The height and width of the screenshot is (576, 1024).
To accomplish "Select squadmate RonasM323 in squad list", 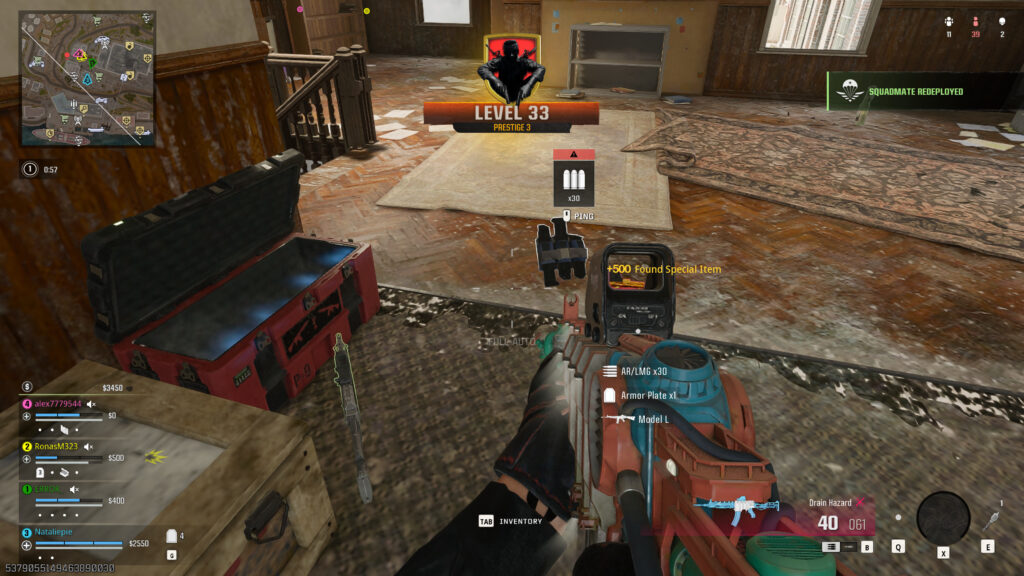I will point(56,446).
